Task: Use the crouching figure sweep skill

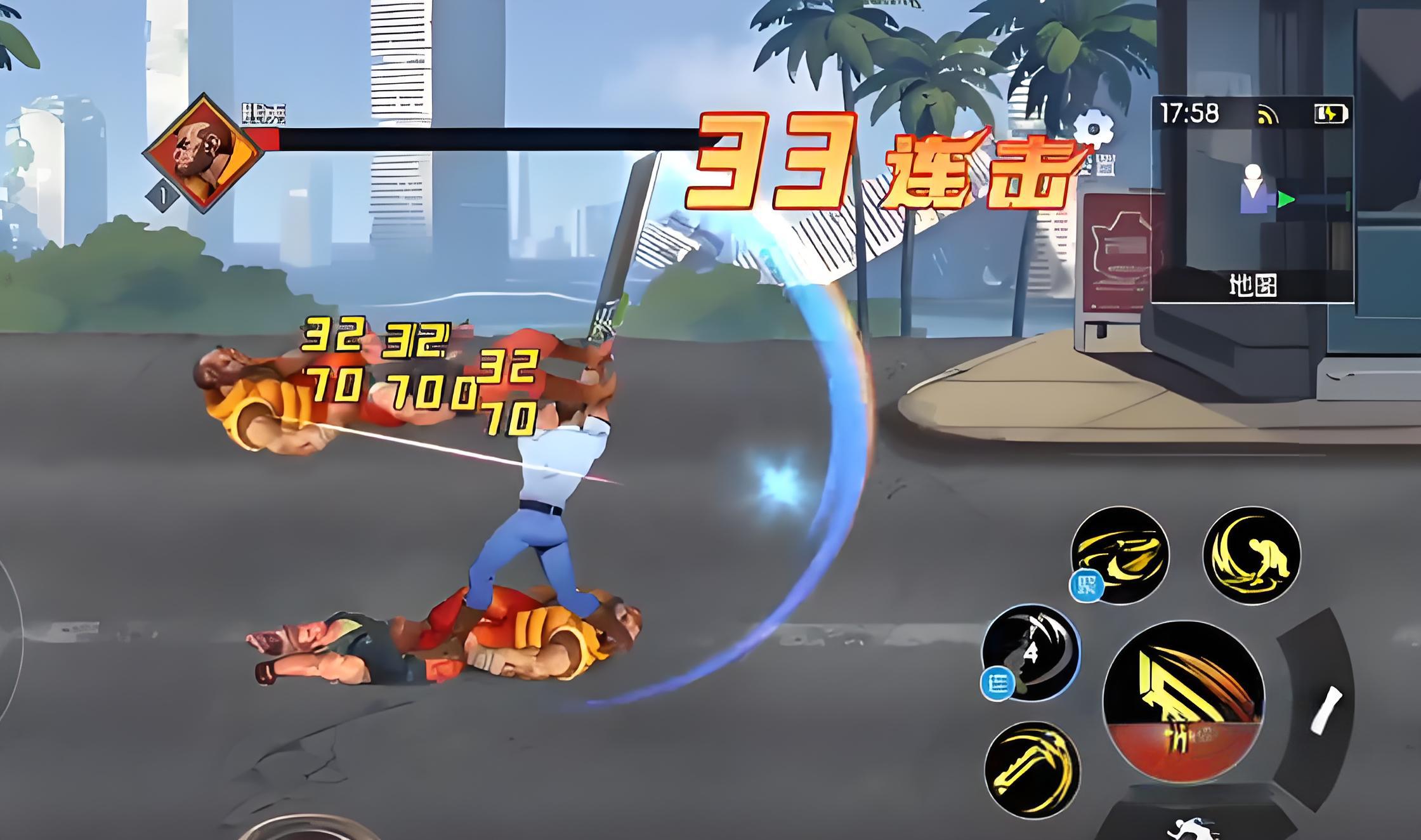Action: pos(1251,554)
